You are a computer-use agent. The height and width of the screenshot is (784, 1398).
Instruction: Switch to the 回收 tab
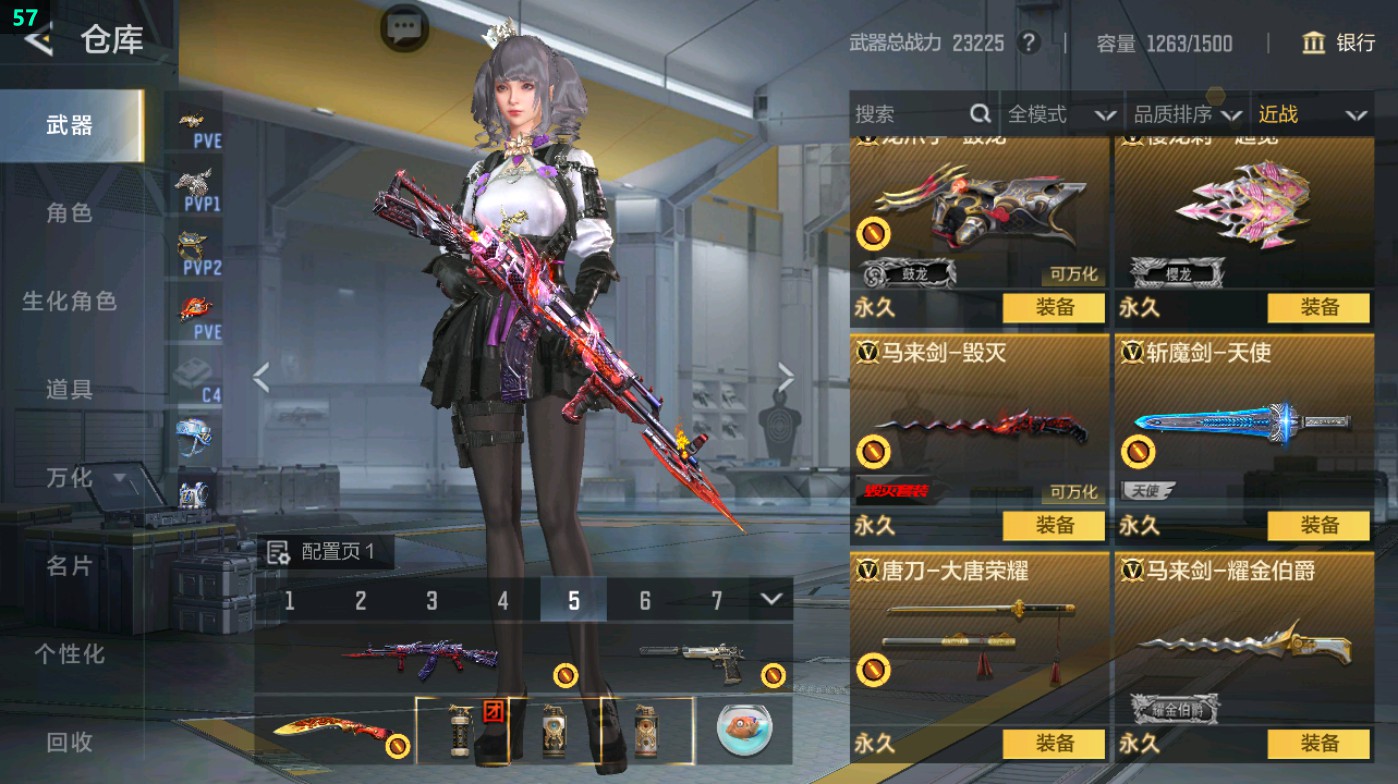tap(70, 743)
